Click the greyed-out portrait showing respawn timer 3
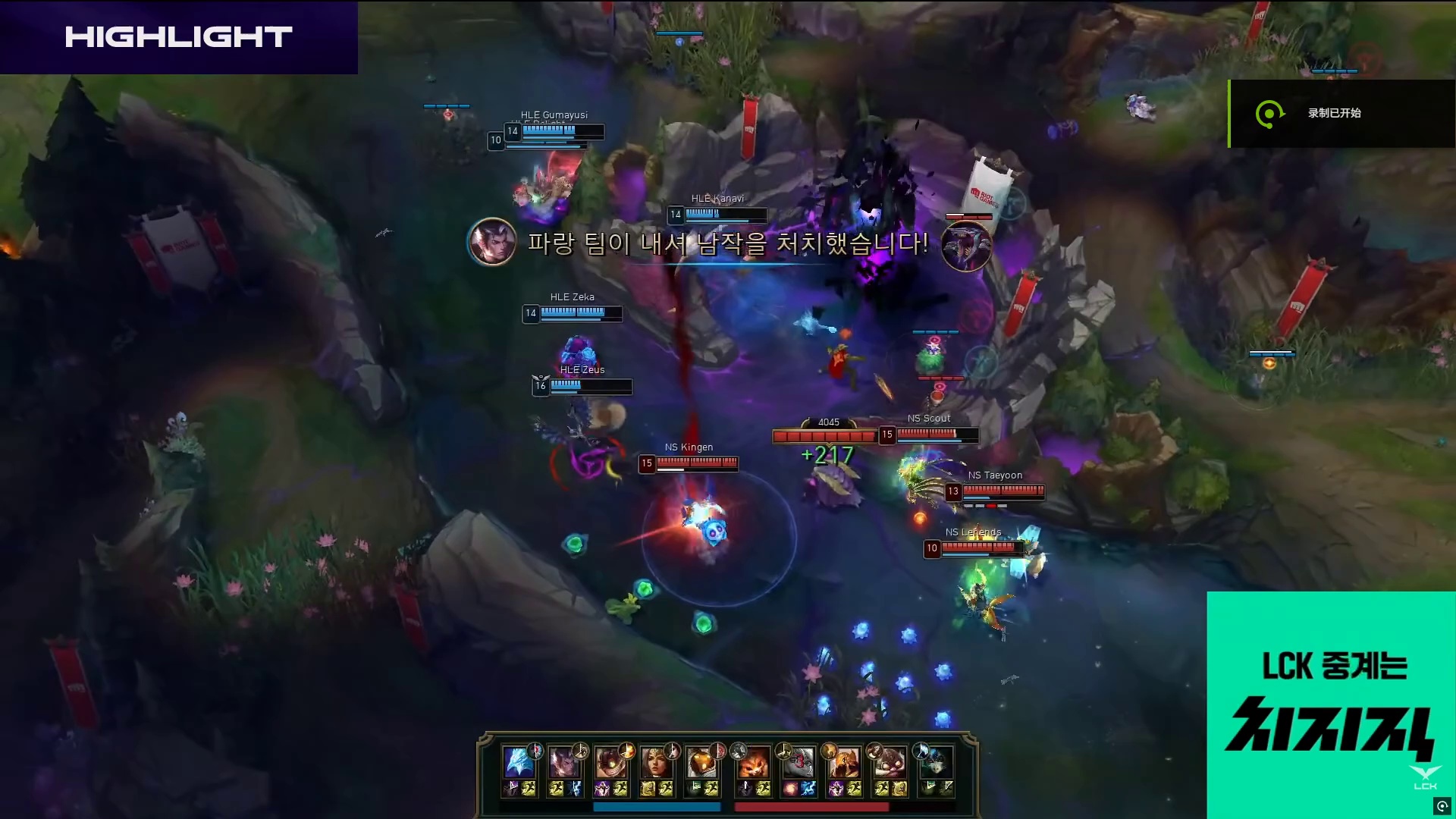 798,762
